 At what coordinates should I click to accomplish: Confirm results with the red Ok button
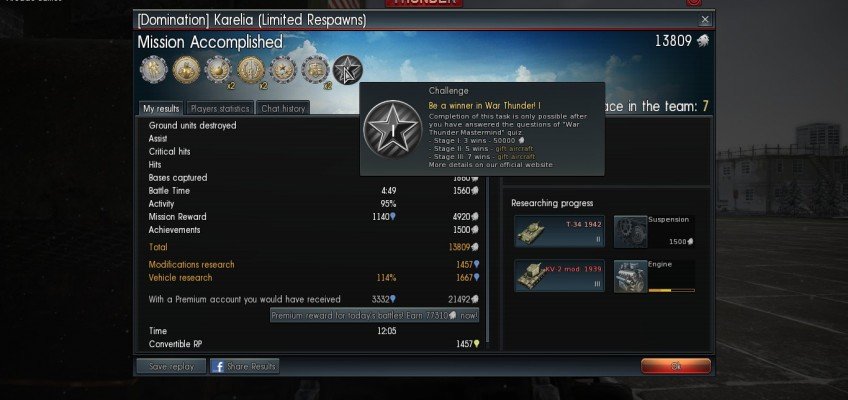675,366
